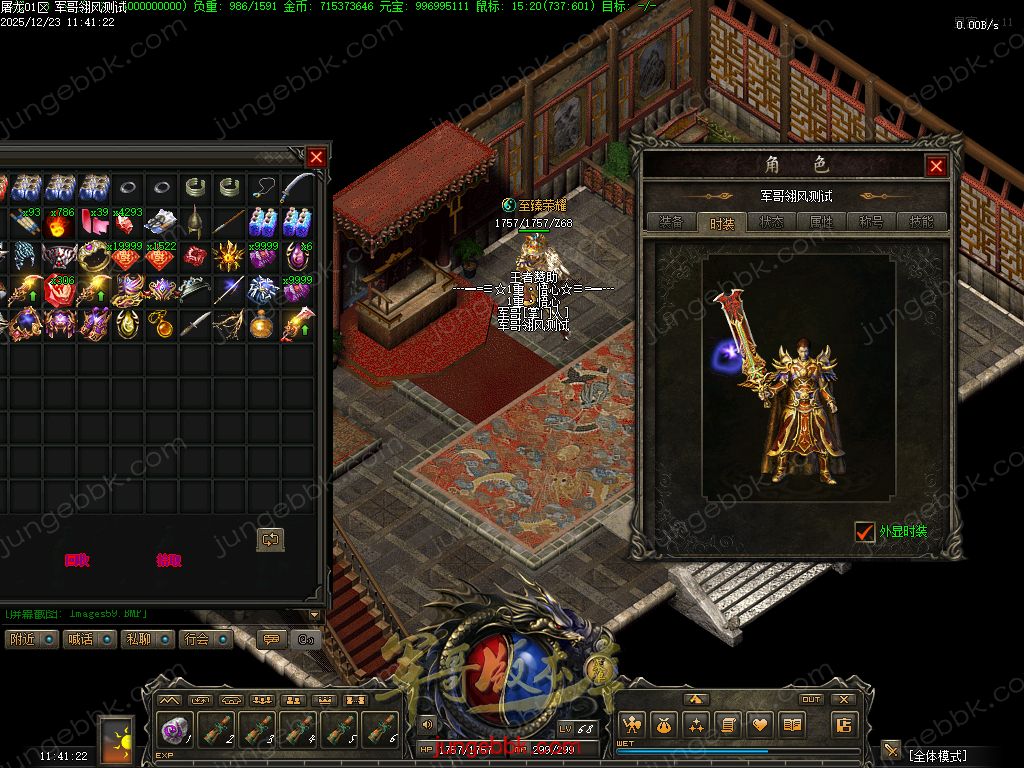Open the 状态 status tab

click(771, 223)
